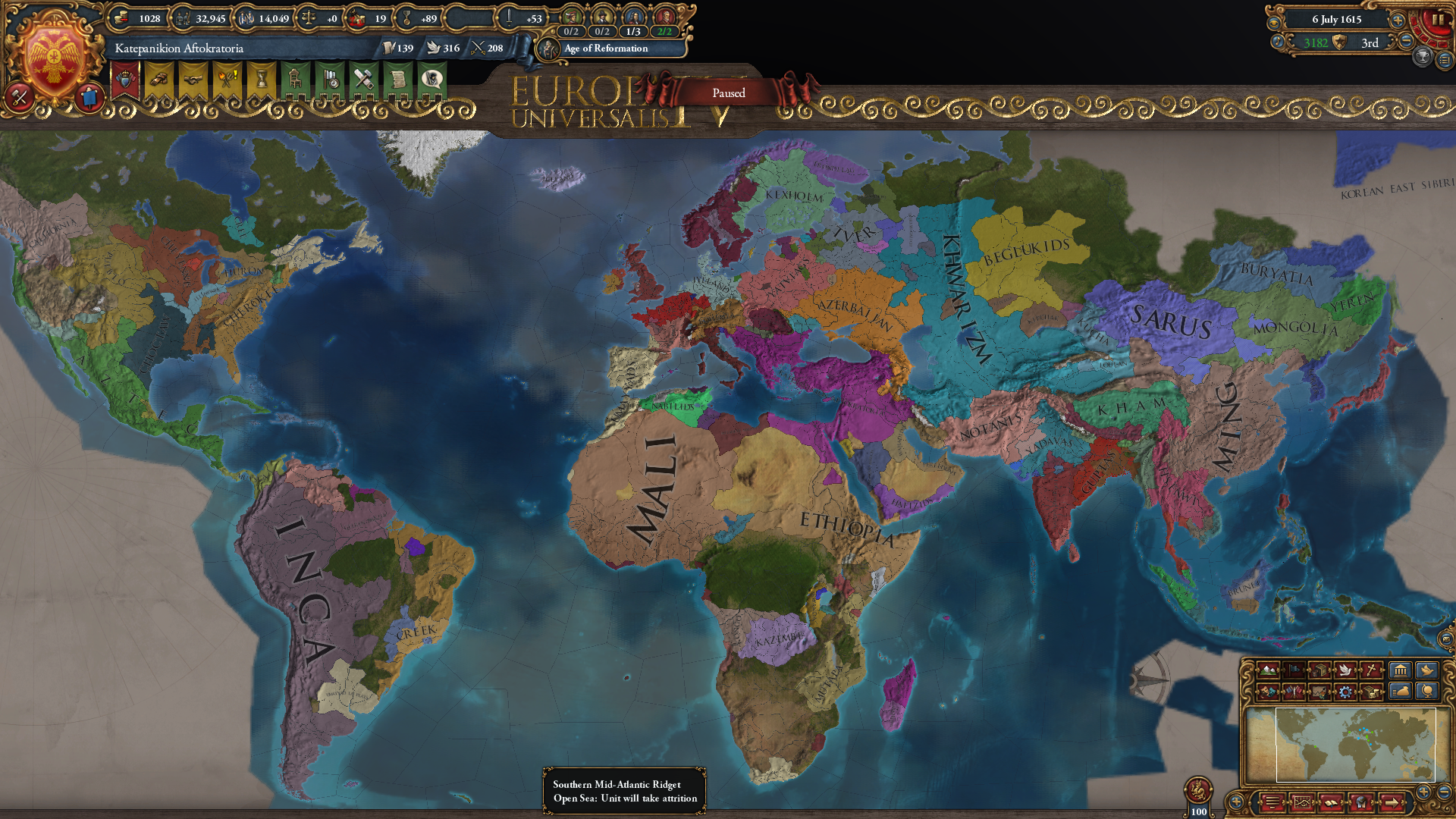Select the terrain mapmode

(1268, 671)
